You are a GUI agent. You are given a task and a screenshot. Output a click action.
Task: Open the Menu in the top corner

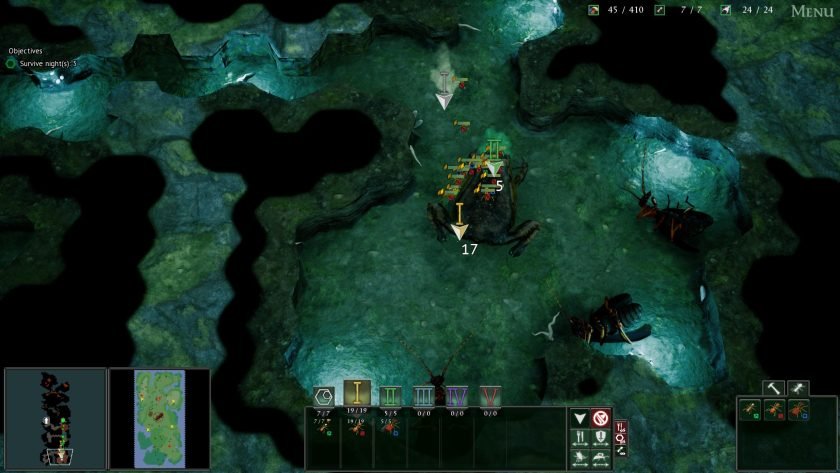(811, 11)
